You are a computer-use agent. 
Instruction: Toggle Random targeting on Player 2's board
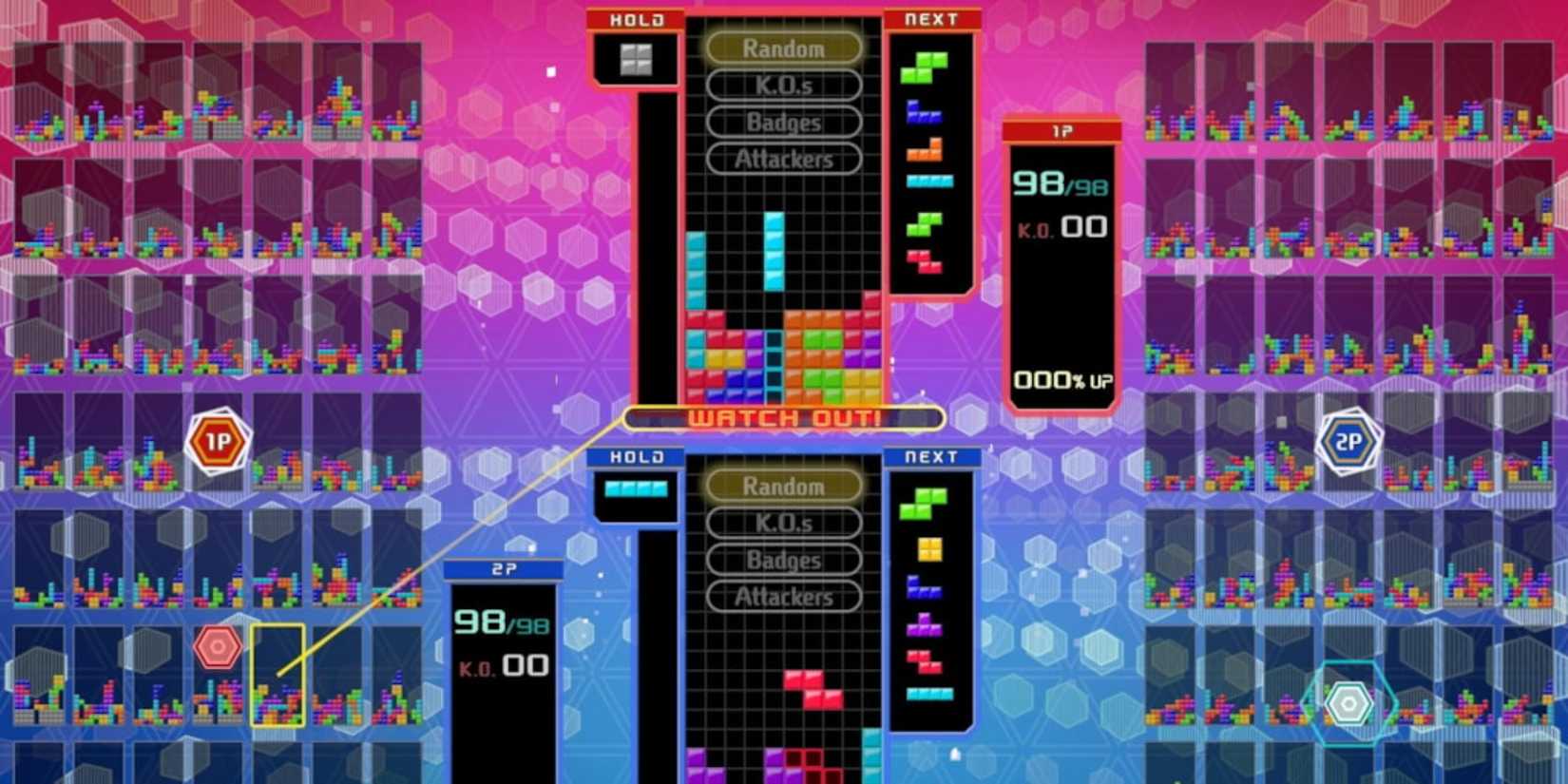click(x=782, y=487)
